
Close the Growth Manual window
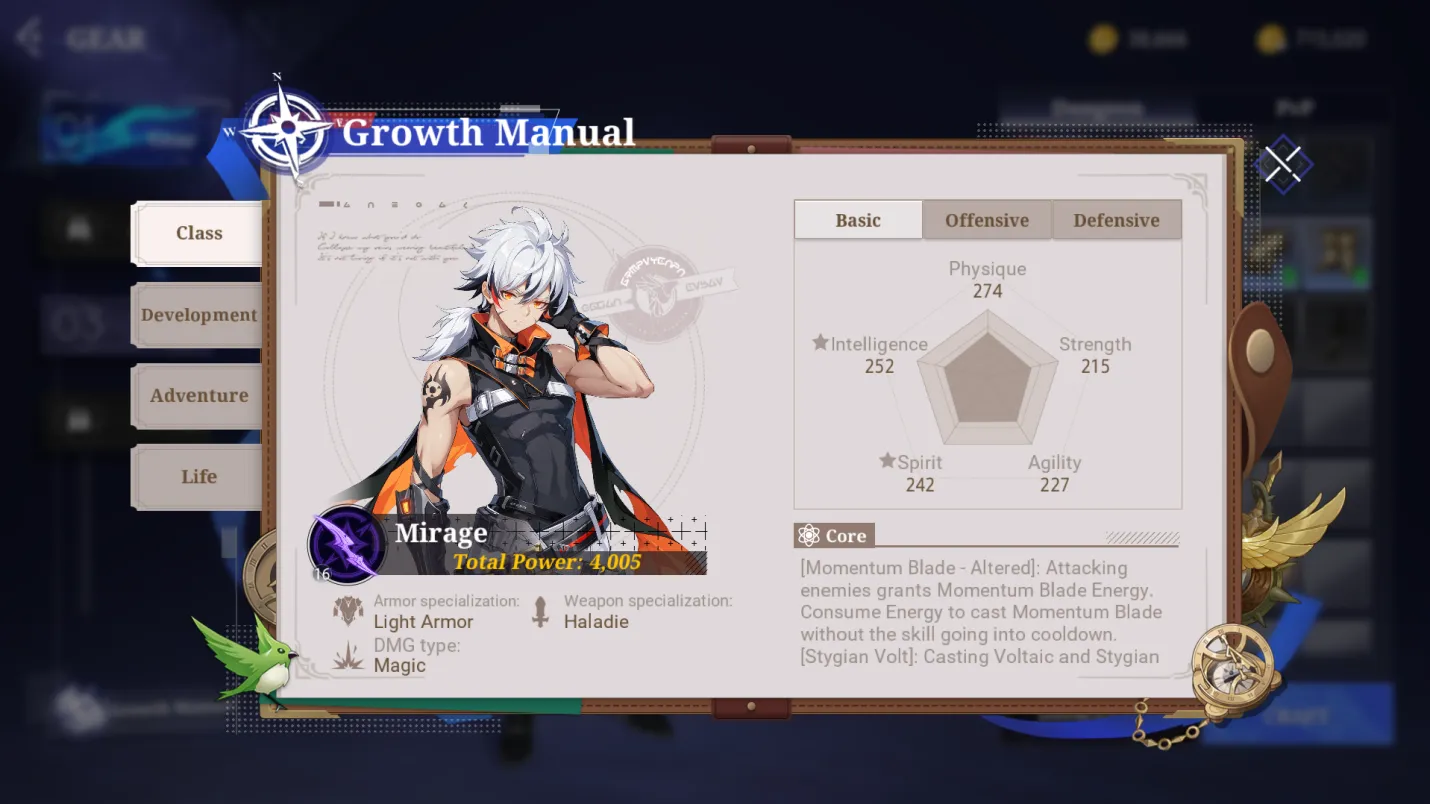pyautogui.click(x=1283, y=165)
